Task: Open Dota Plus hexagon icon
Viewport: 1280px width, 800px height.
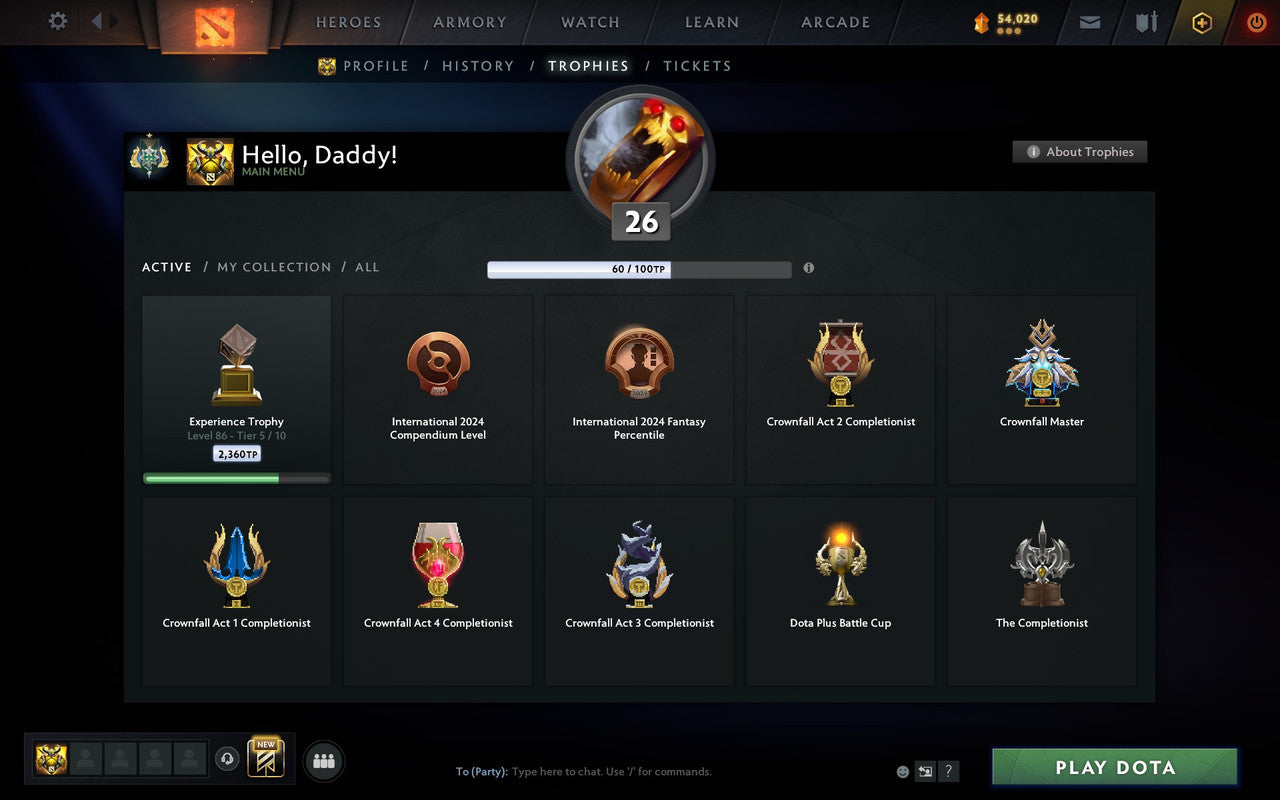Action: [1201, 22]
